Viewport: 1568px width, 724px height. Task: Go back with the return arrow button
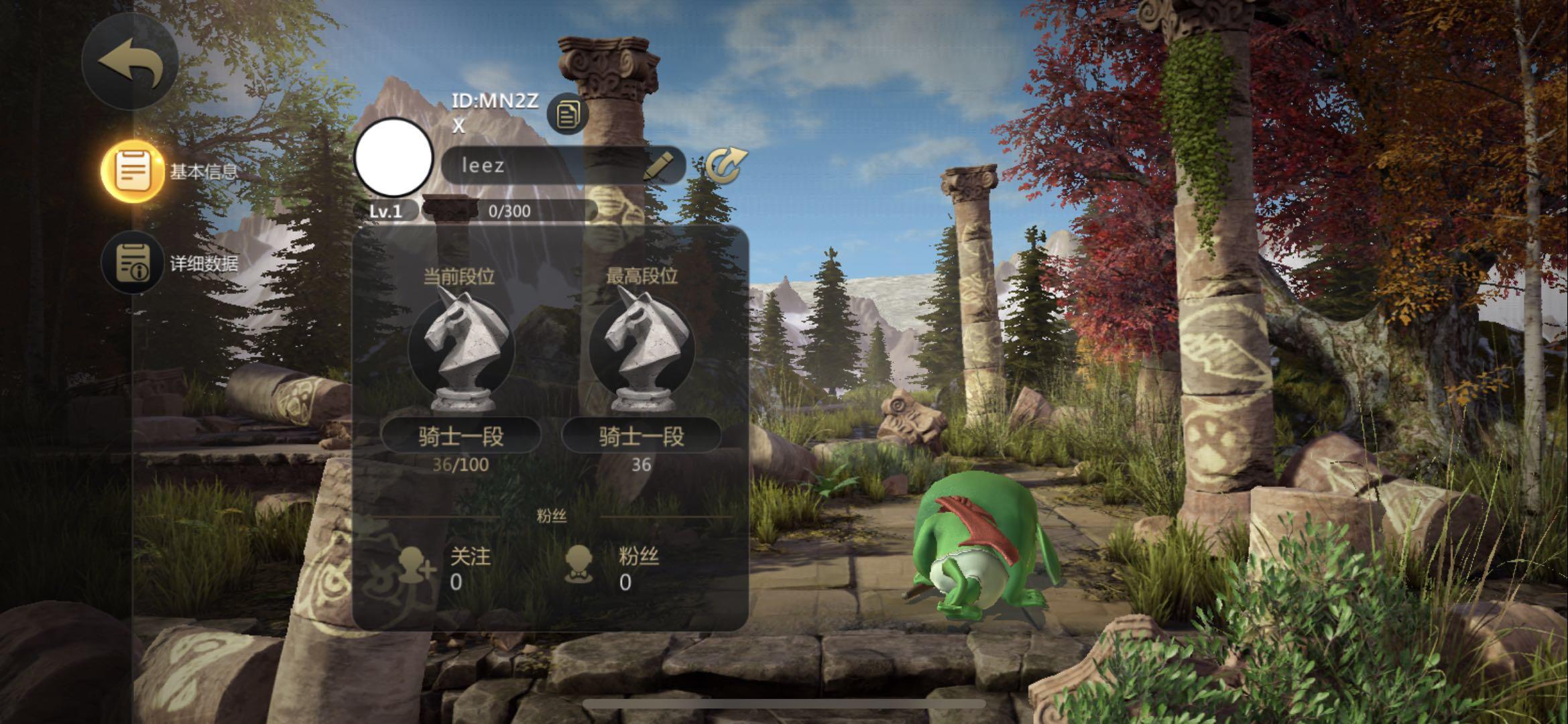coord(131,62)
